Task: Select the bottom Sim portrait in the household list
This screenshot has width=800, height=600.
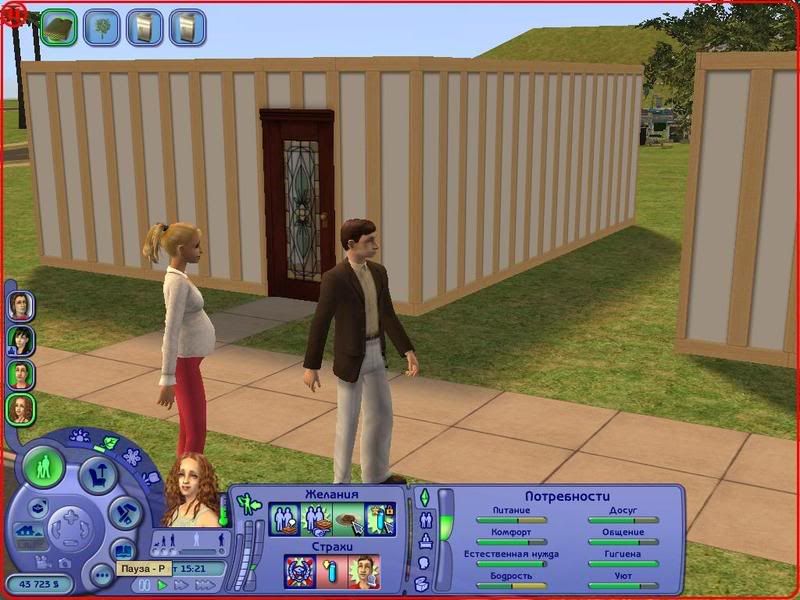Action: point(20,409)
